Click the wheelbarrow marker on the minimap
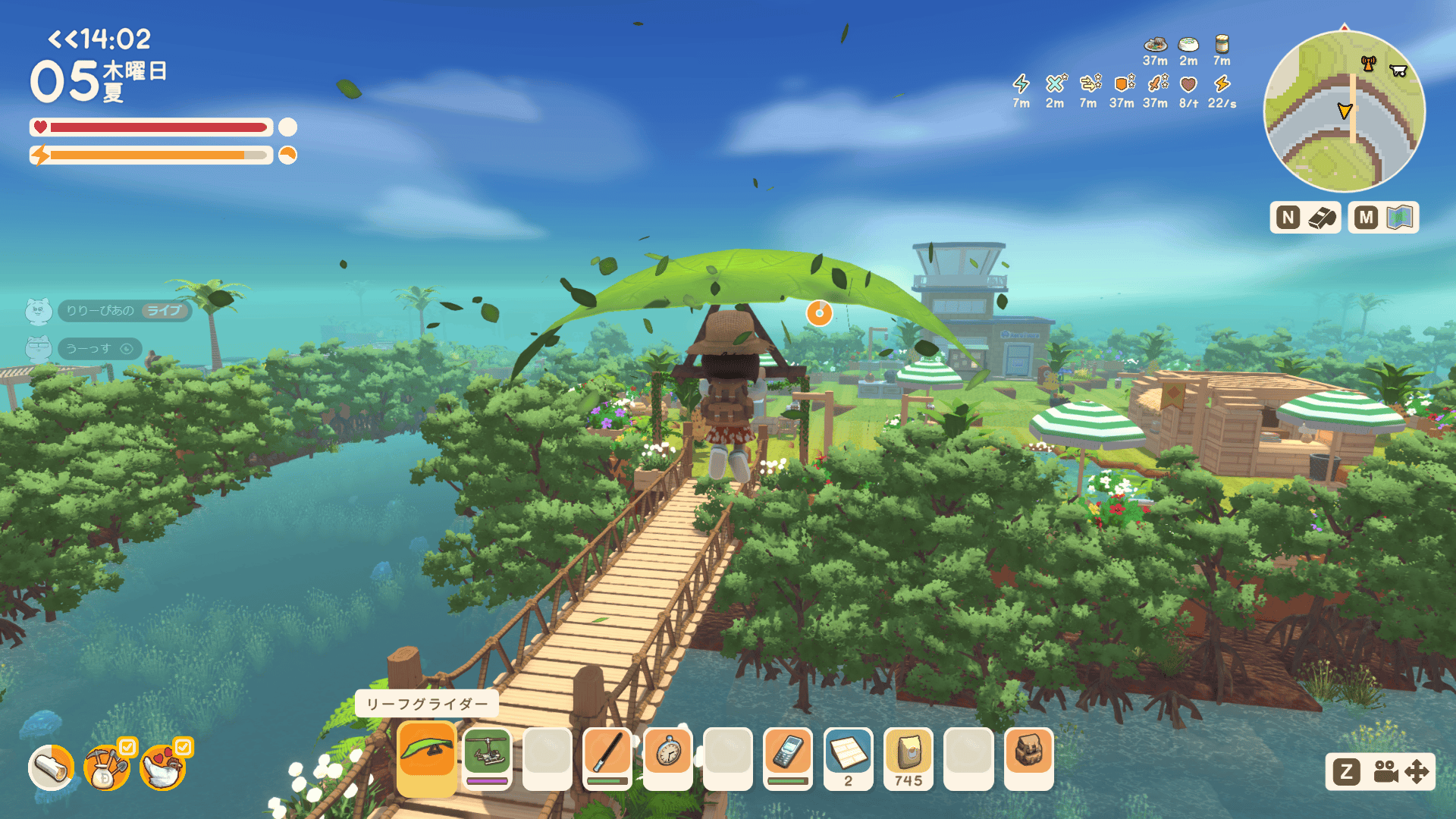The width and height of the screenshot is (1456, 819). pyautogui.click(x=1398, y=71)
